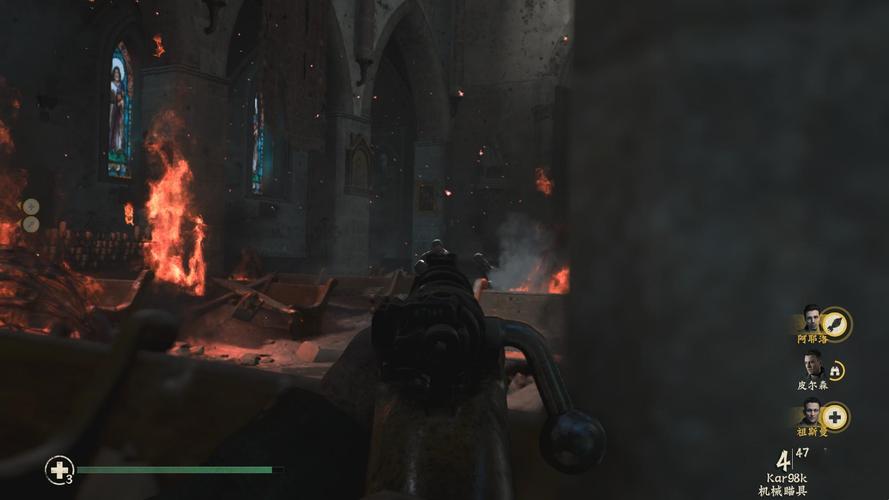The height and width of the screenshot is (500, 889).
Task: Request a health pack from 祖斯曼's plus icon
Action: (x=834, y=416)
